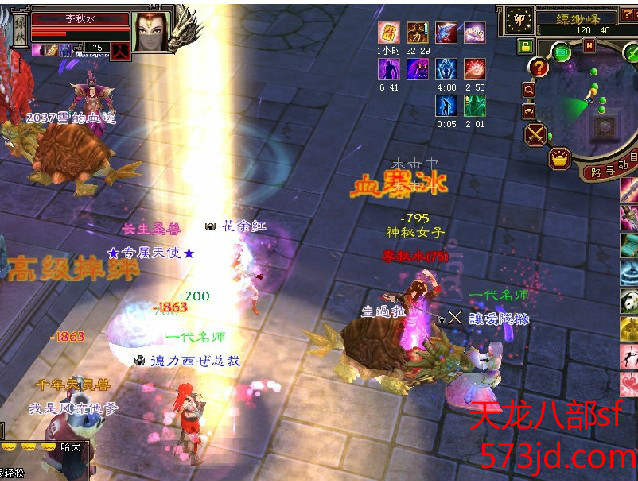Click the golden crown round button
The height and width of the screenshot is (481, 638).
(559, 157)
